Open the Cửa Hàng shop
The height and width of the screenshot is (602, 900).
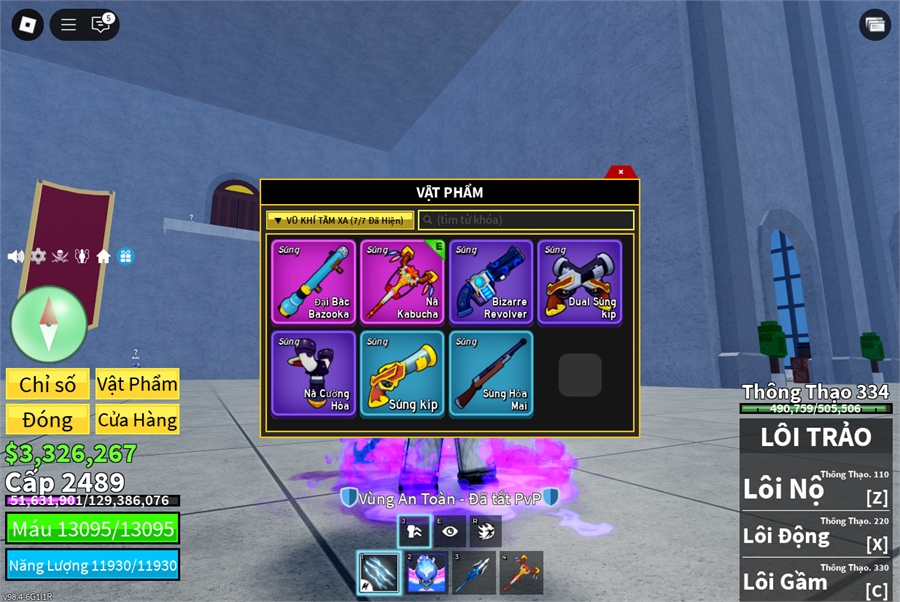pos(138,420)
